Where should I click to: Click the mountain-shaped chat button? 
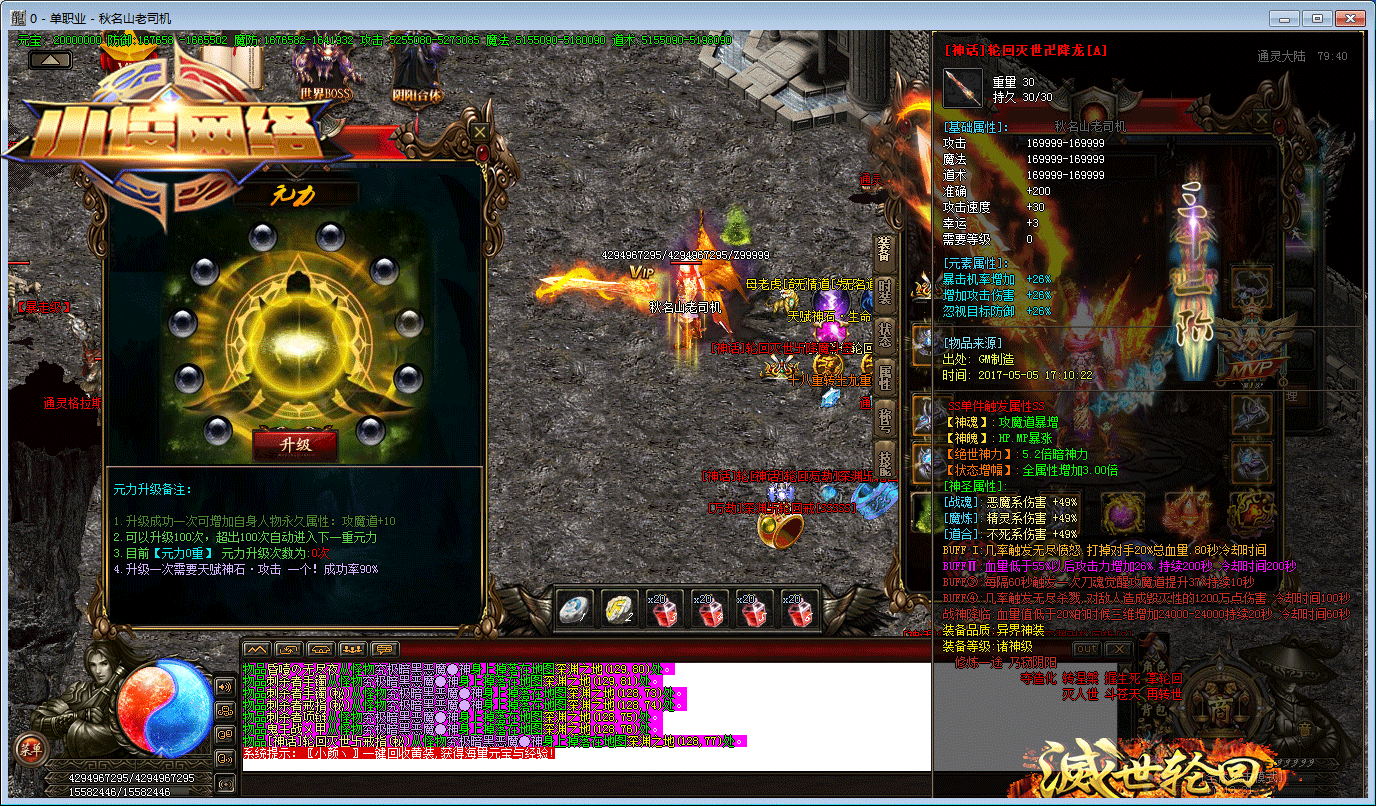coord(257,649)
